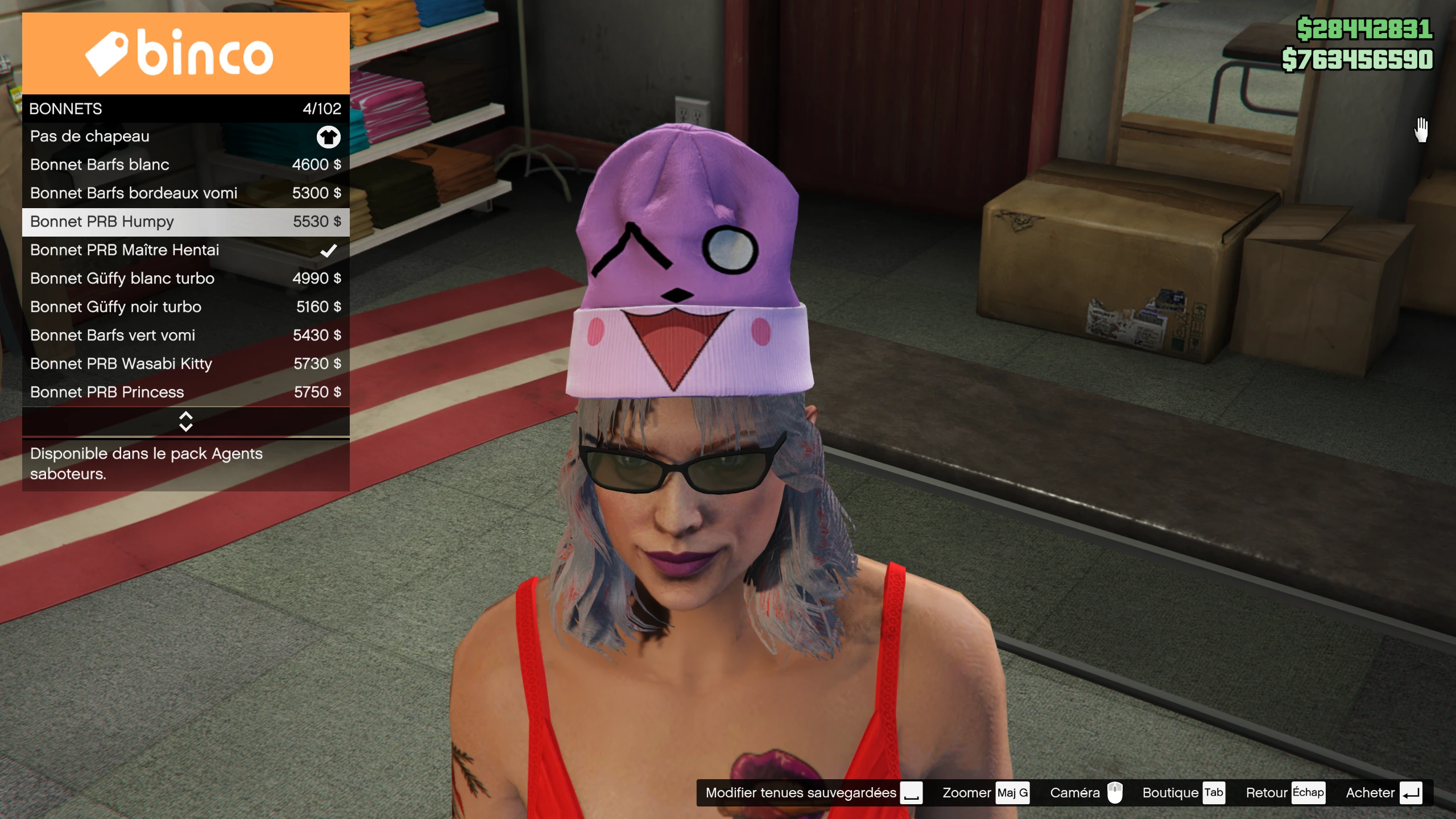This screenshot has height=819, width=1456.
Task: Select Bonnet PRB Princess for 5750 $
Action: coord(185,392)
